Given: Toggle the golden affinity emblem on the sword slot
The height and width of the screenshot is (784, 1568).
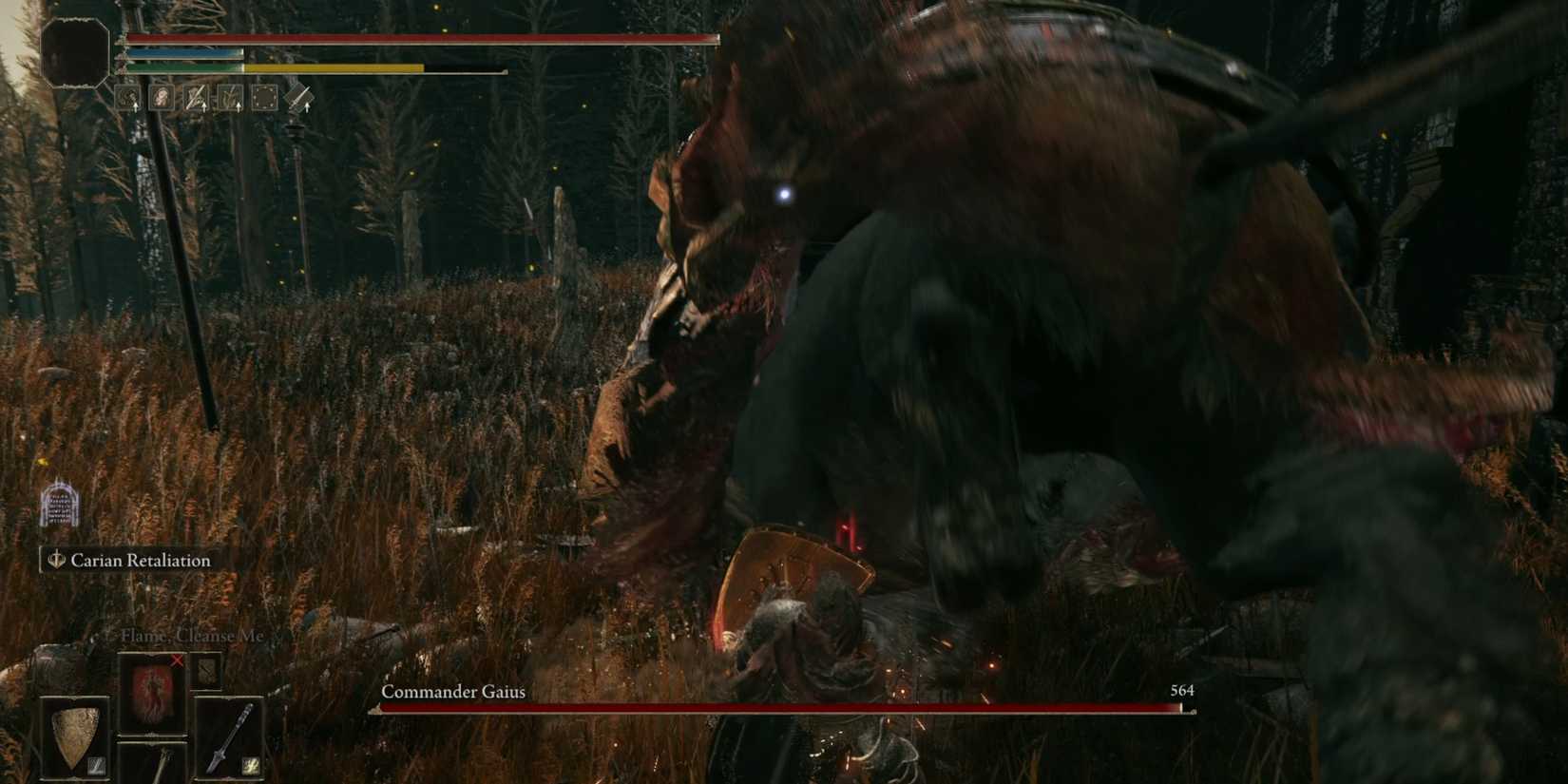Looking at the screenshot, I should [x=250, y=766].
